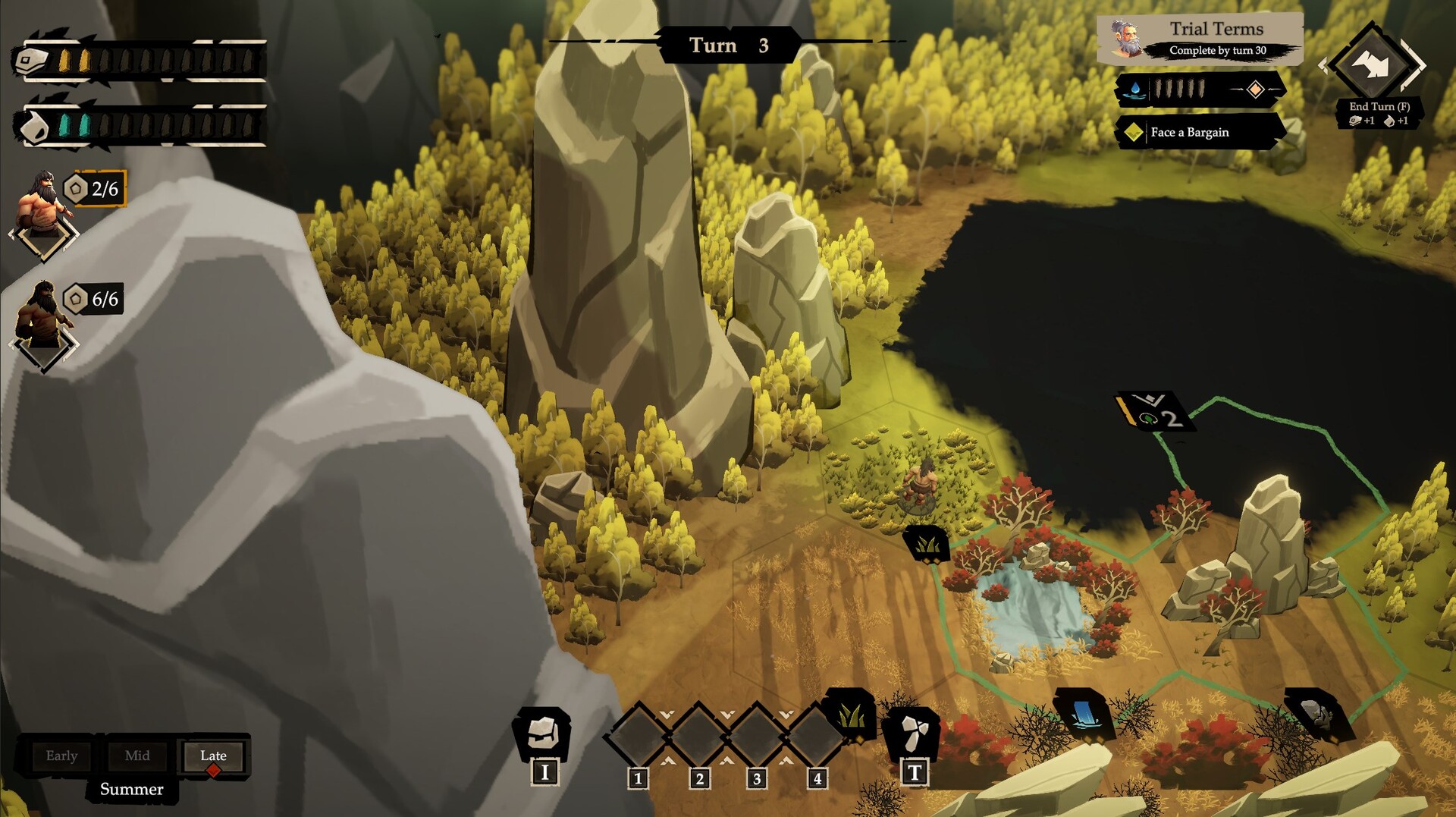Select the Face a Bargain objective
1456x817 pixels.
click(1199, 132)
